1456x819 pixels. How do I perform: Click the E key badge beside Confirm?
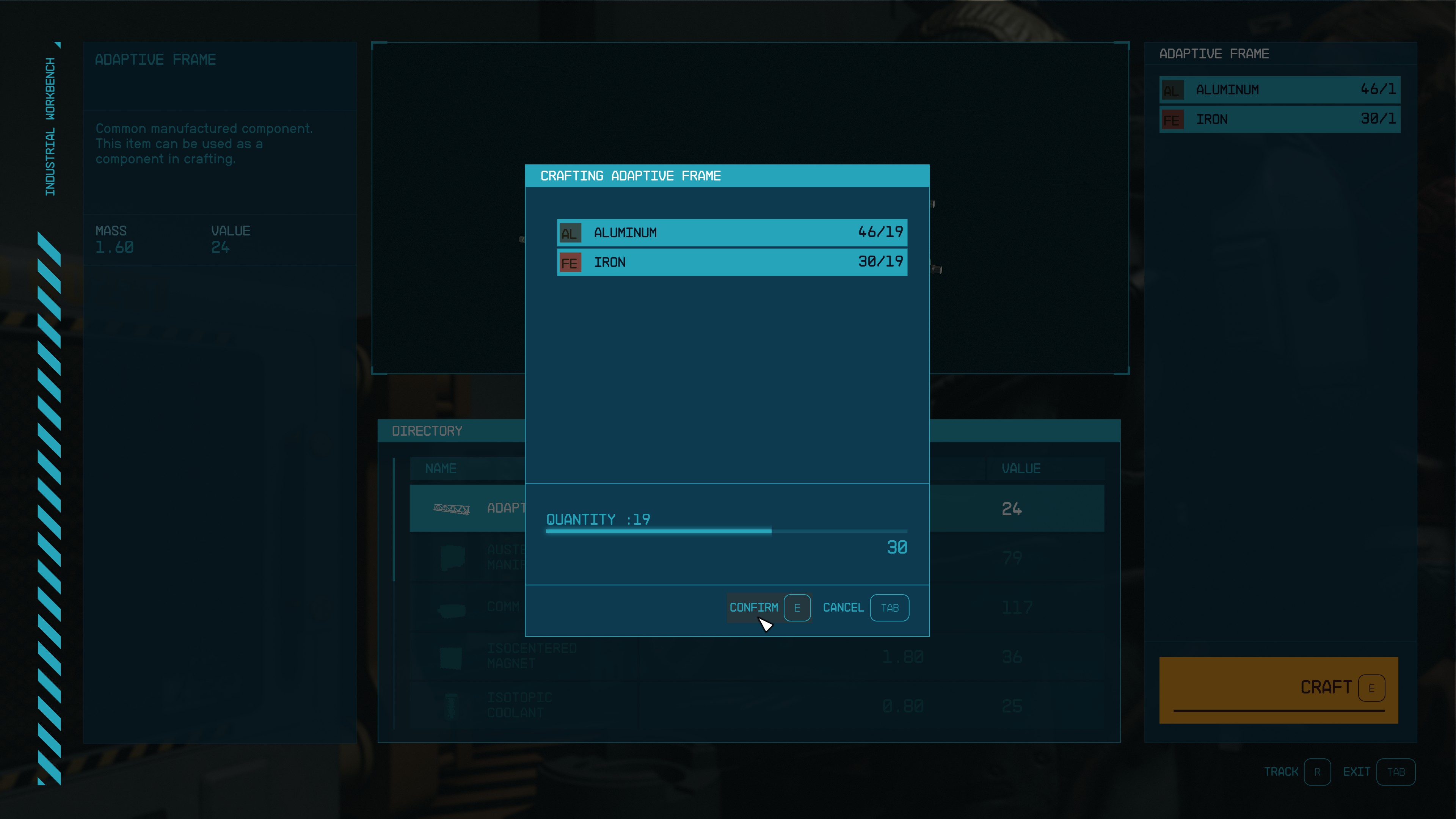797,607
